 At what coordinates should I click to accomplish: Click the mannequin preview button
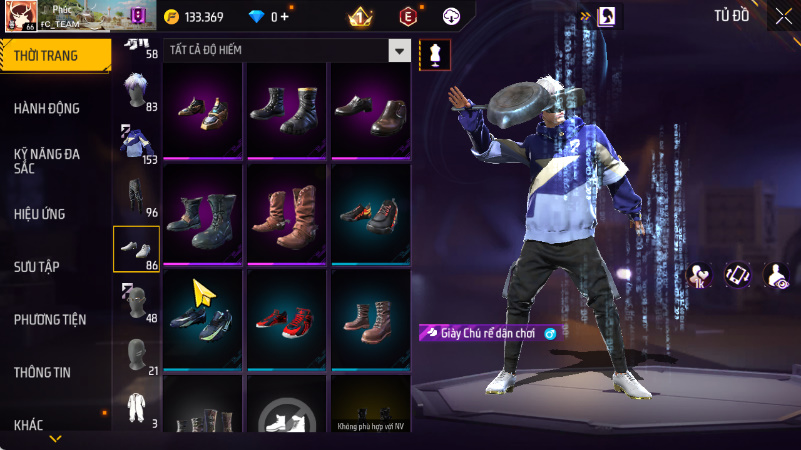pos(435,55)
